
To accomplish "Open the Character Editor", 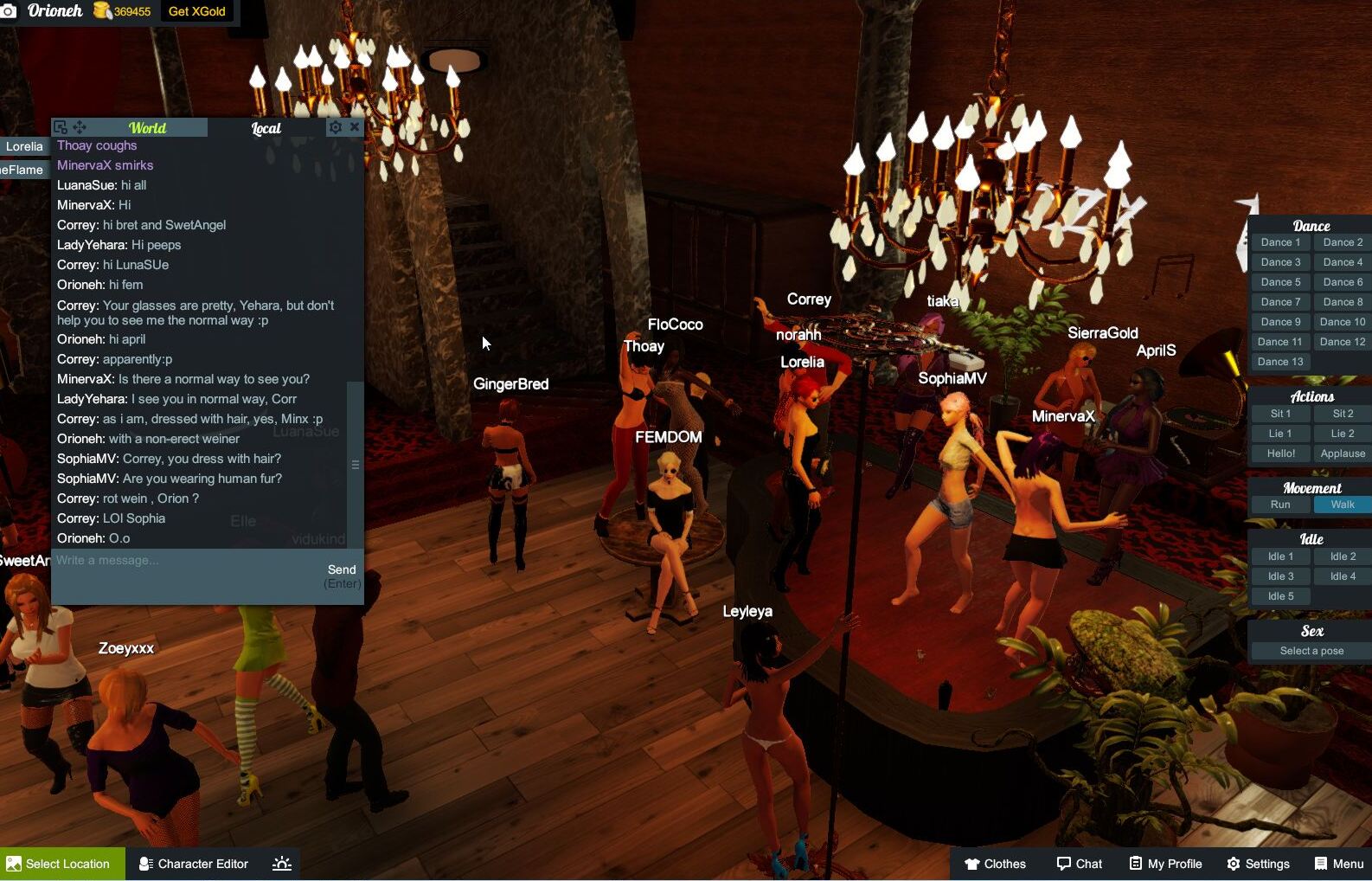I will [x=193, y=863].
